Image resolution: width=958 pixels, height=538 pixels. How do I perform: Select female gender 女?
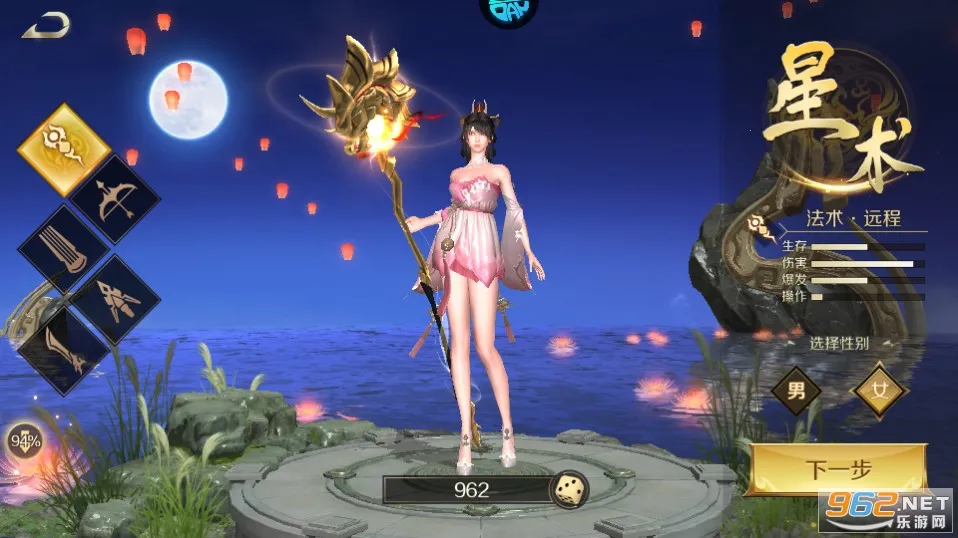point(880,390)
